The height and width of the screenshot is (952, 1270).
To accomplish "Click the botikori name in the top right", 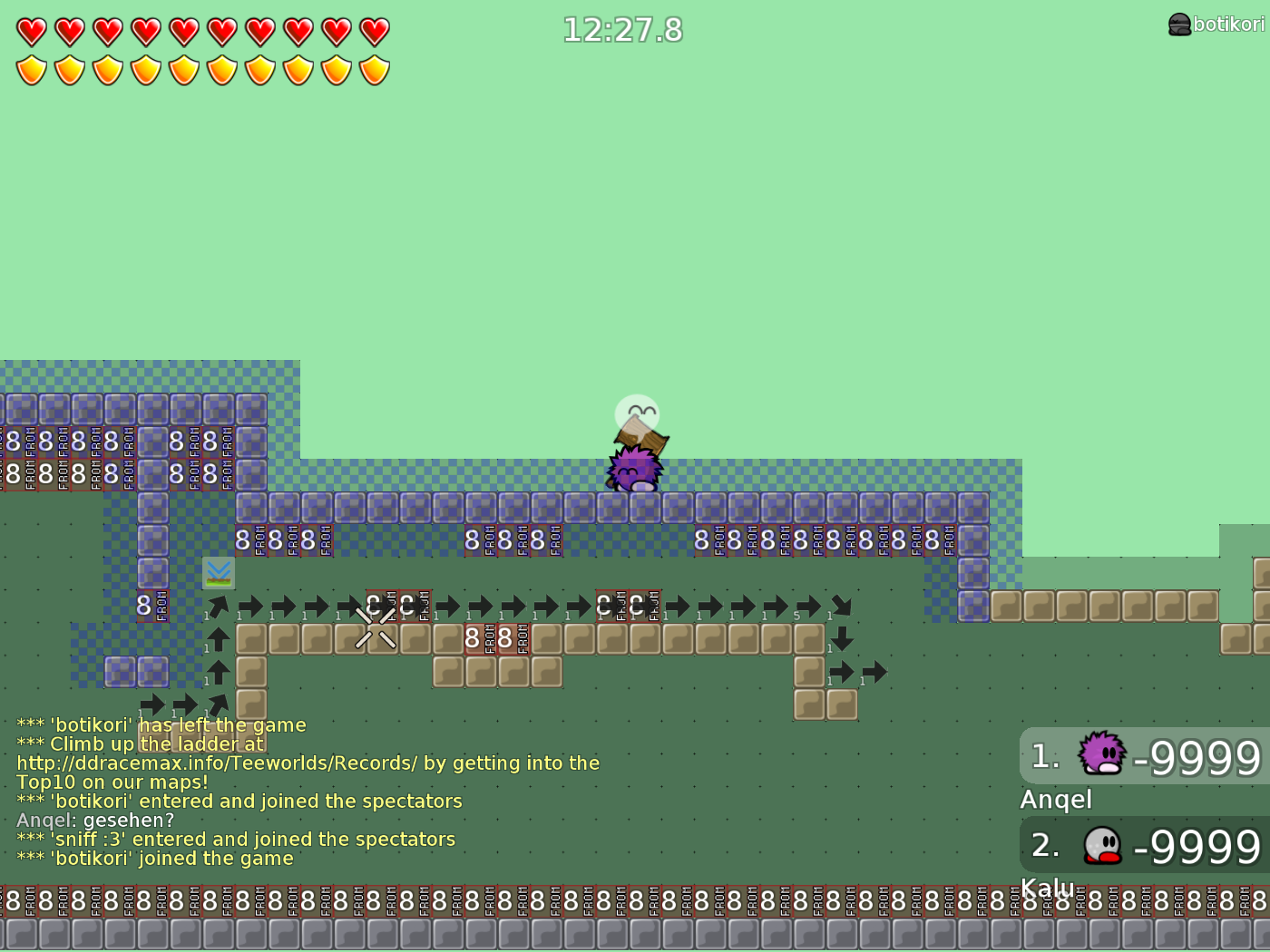I will [x=1226, y=24].
